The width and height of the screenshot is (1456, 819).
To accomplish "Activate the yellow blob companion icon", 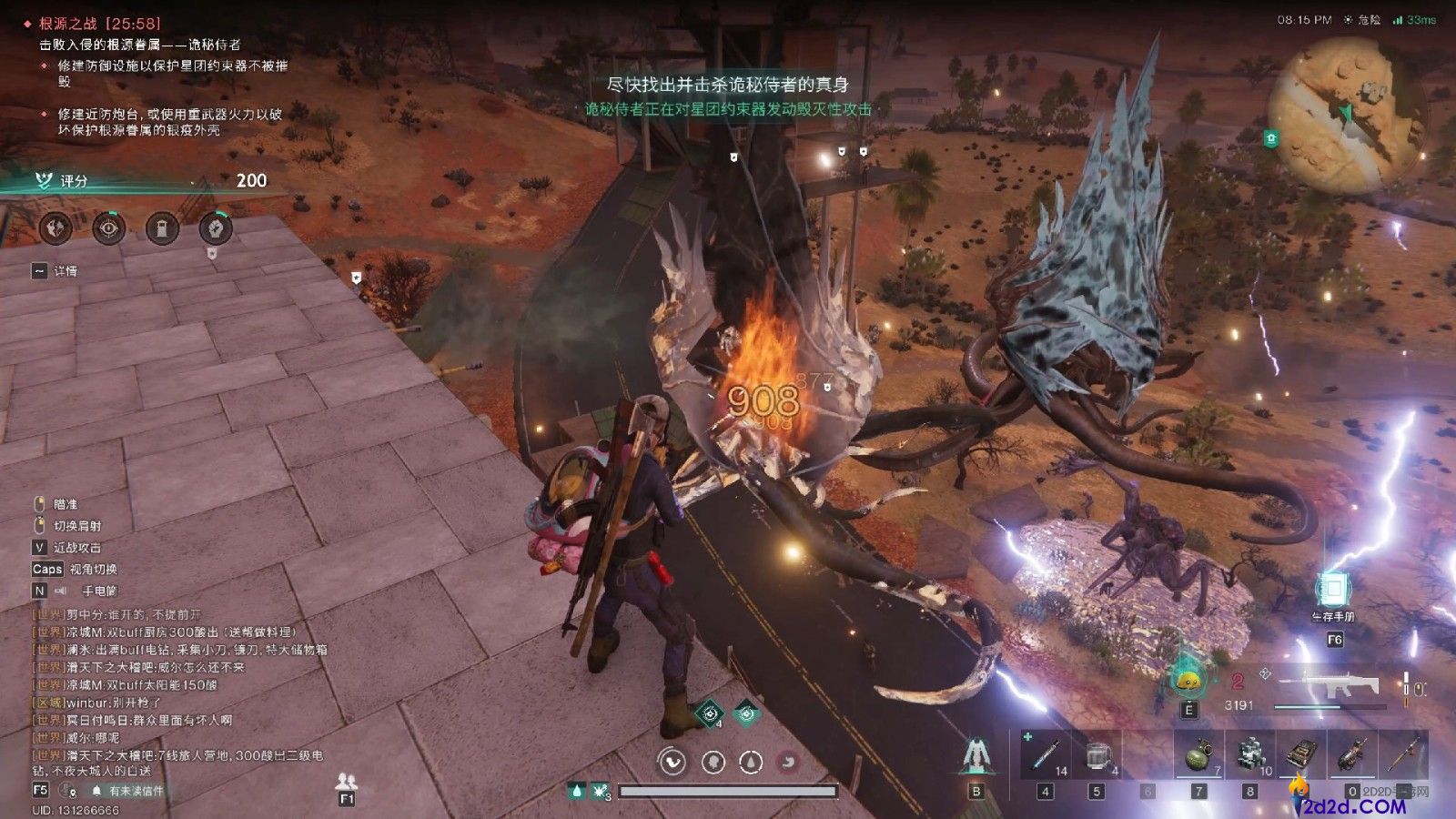I will 1187,681.
